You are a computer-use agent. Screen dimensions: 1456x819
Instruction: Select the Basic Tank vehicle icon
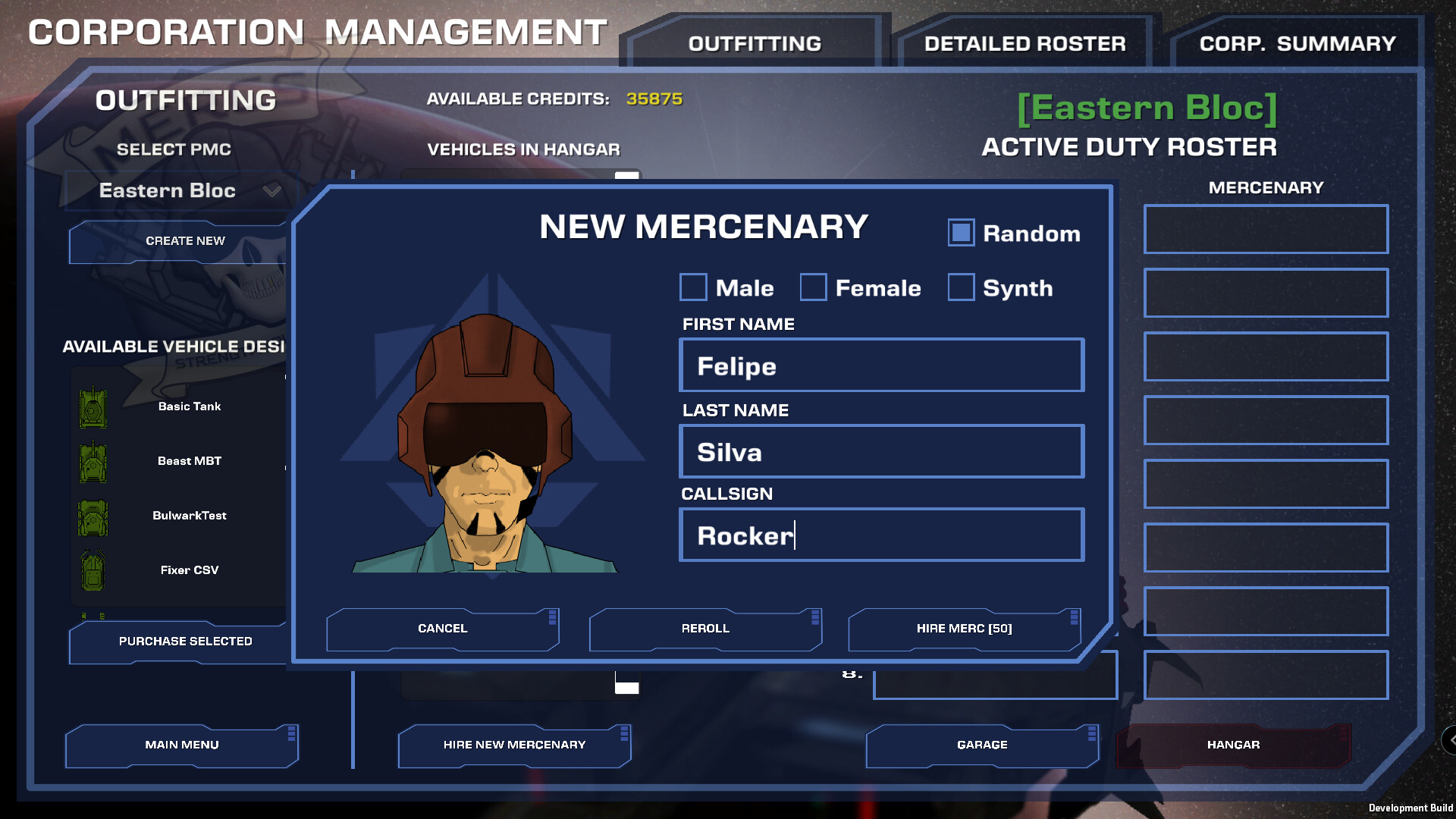pos(93,406)
